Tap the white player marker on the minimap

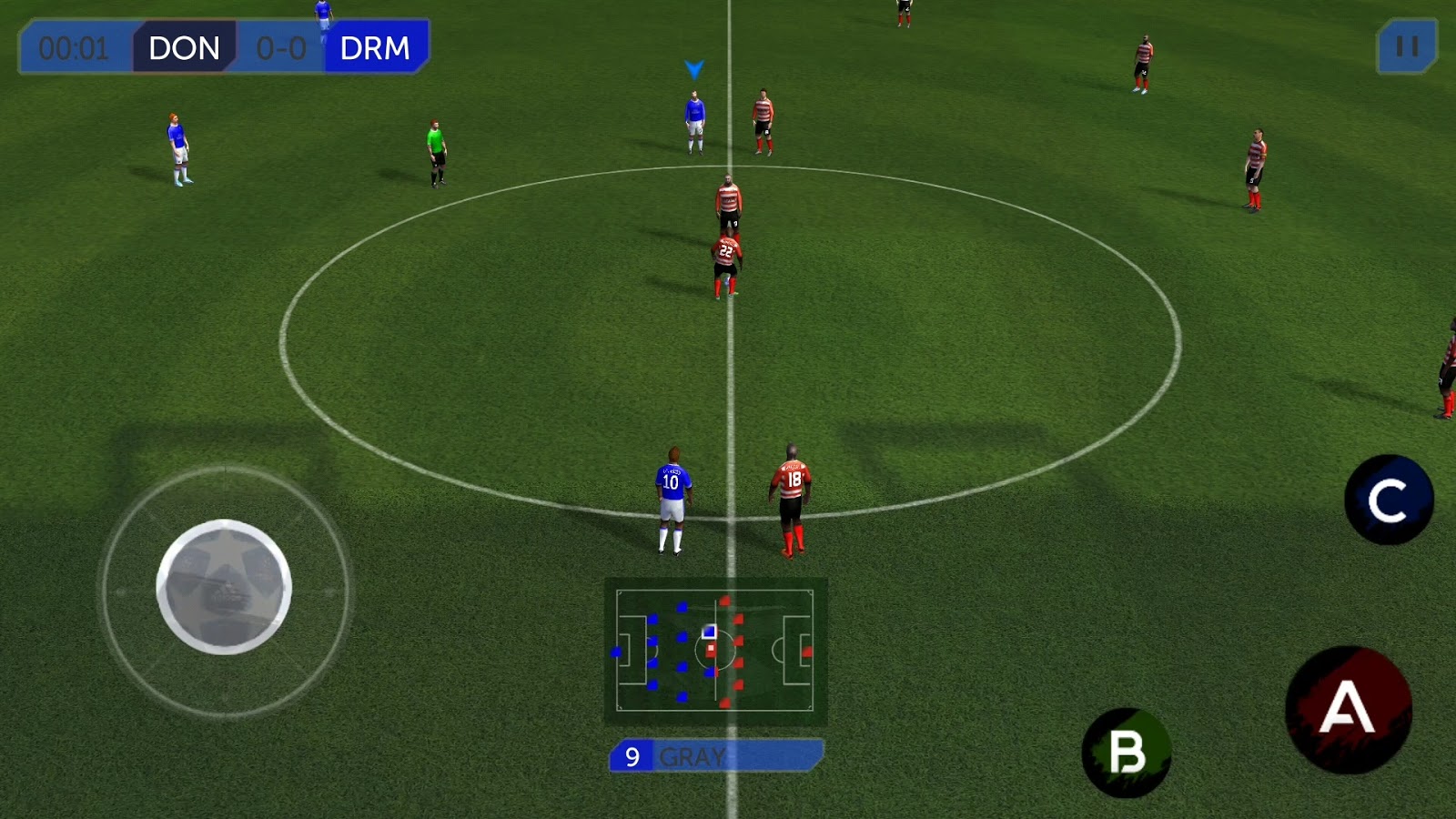[707, 630]
